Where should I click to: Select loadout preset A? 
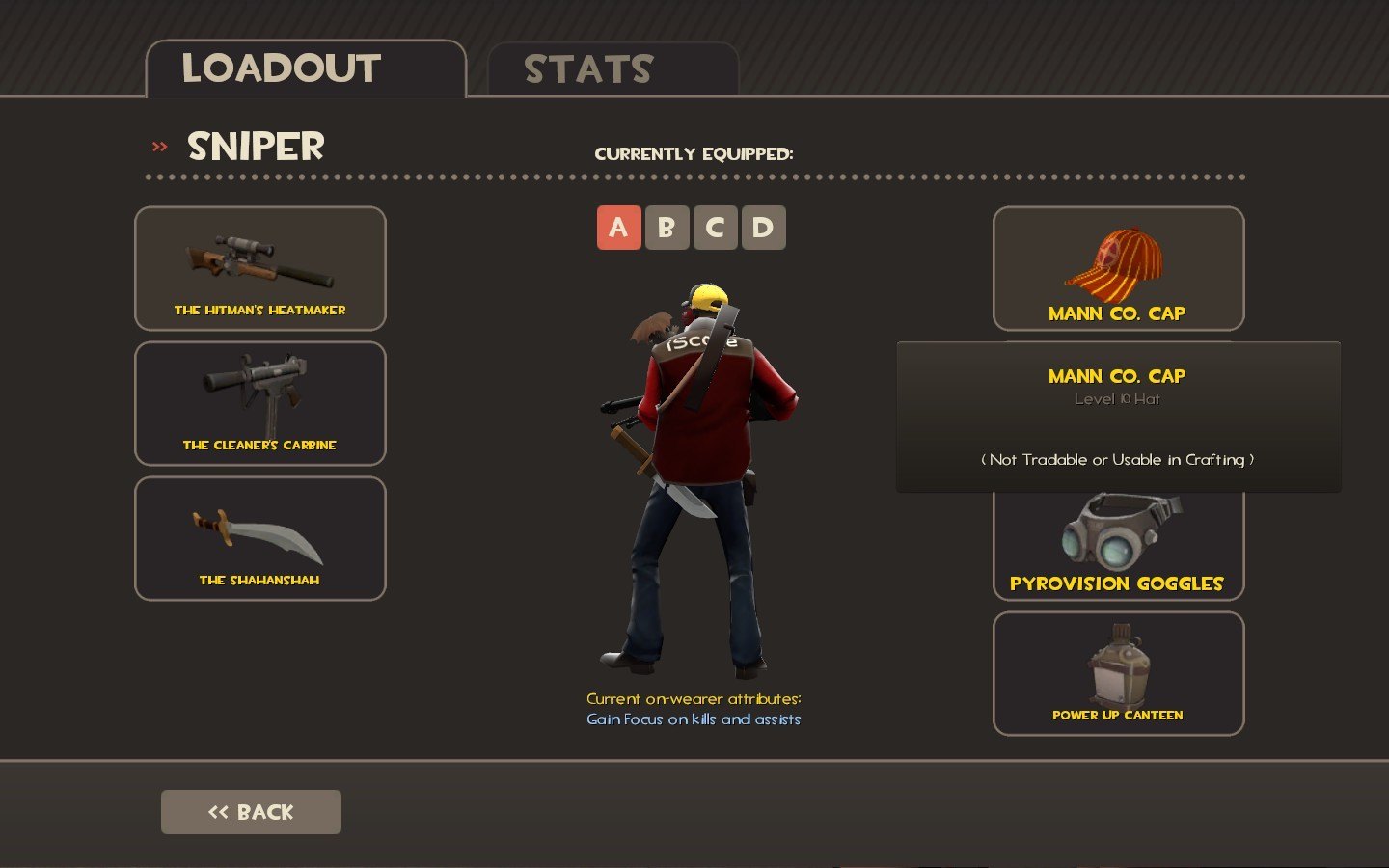point(618,228)
